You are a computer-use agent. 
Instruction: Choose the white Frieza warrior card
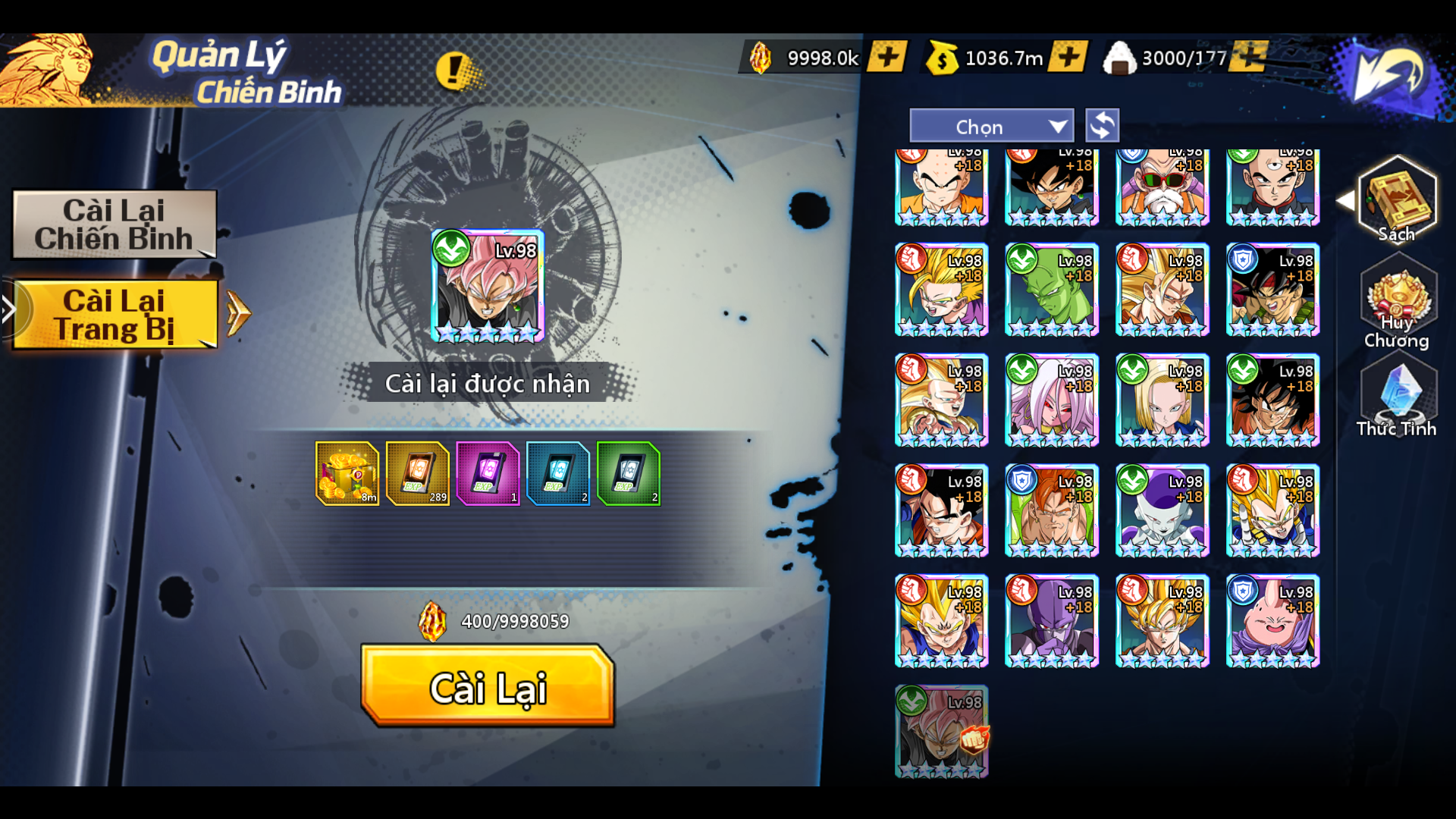[1162, 510]
